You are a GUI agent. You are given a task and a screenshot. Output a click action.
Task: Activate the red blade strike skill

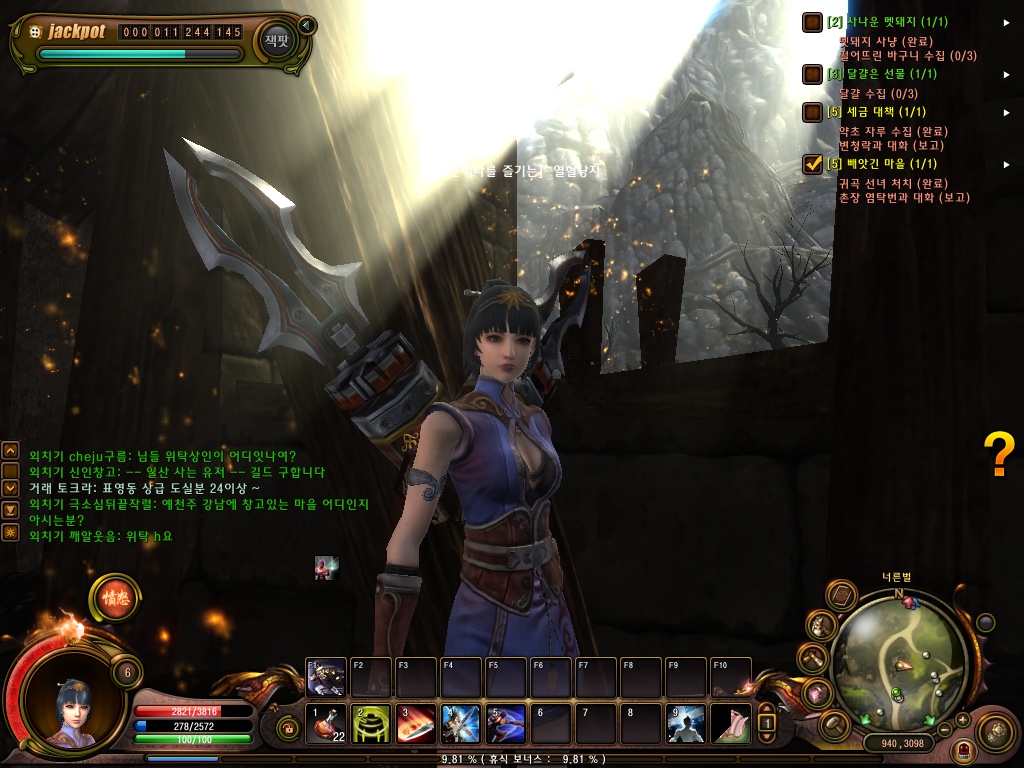(x=416, y=724)
